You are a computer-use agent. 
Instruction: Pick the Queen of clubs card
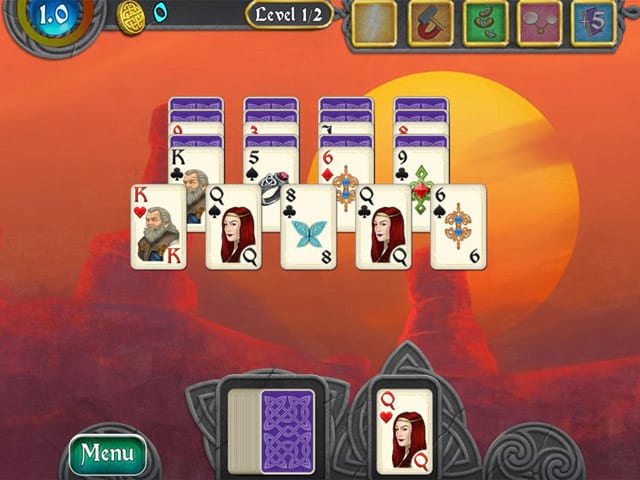(x=384, y=226)
